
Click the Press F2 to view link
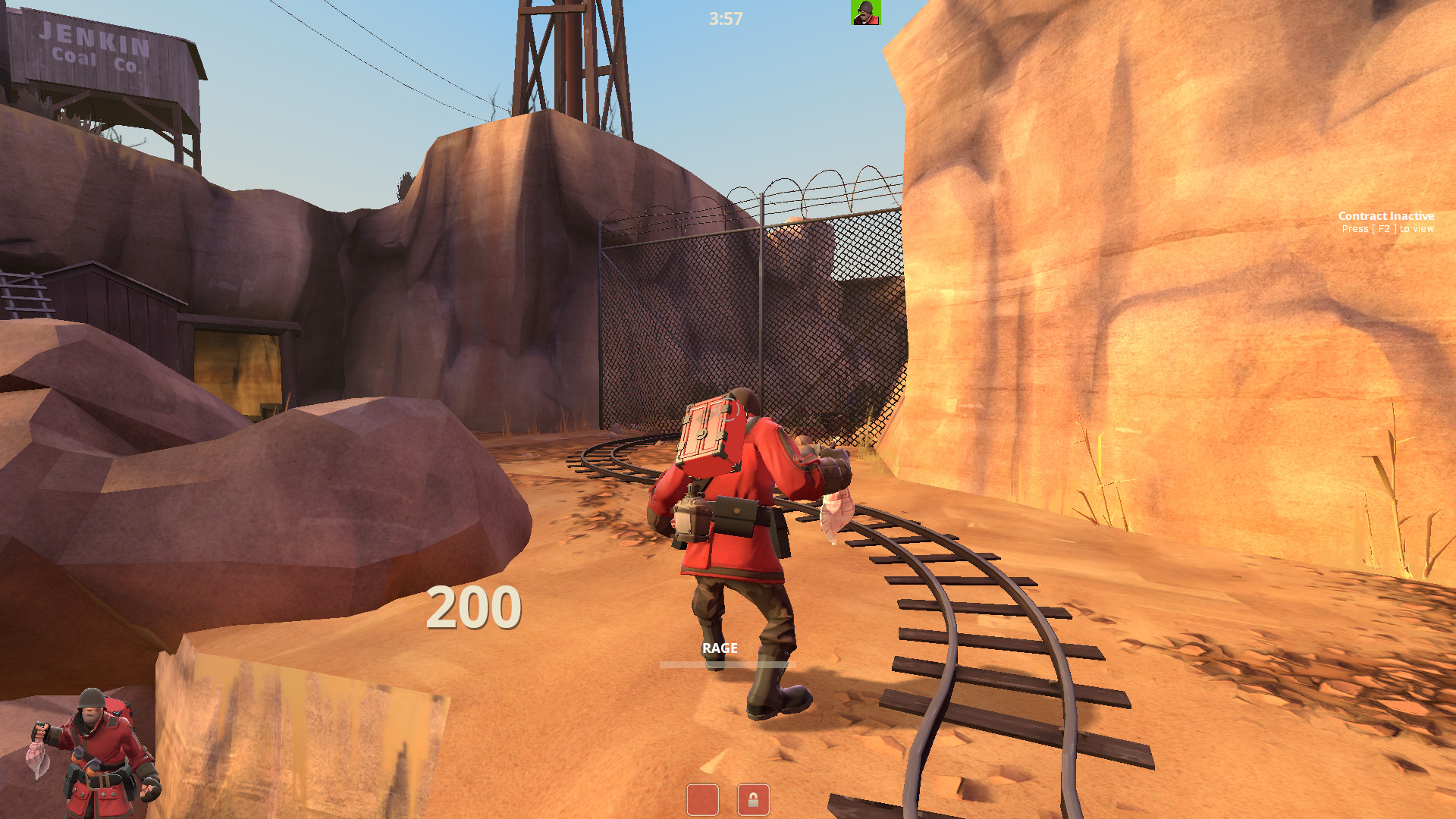click(1385, 228)
